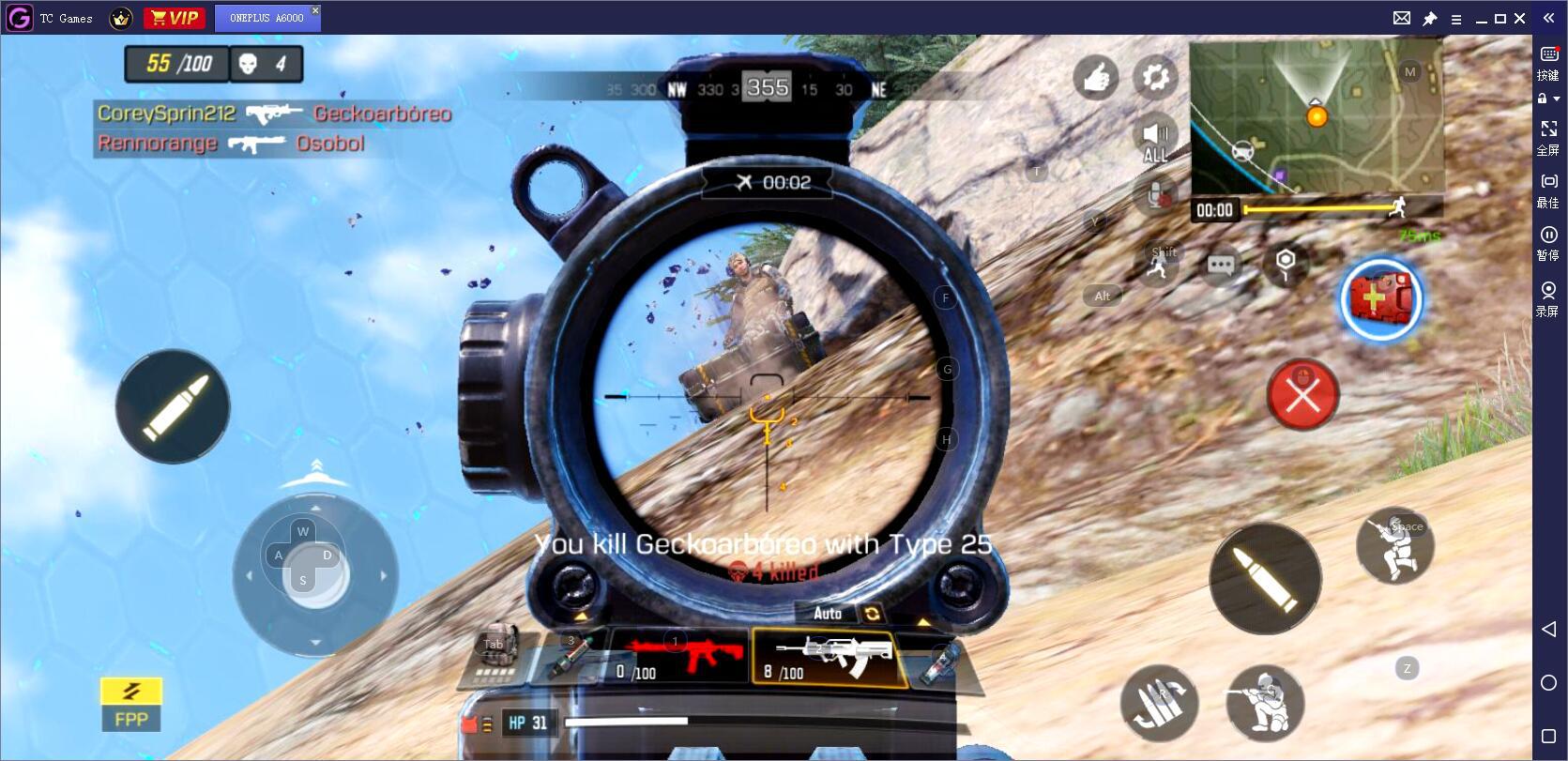This screenshot has height=761, width=1568.
Task: Open the fire mode switcher beside Auto
Action: (x=871, y=614)
